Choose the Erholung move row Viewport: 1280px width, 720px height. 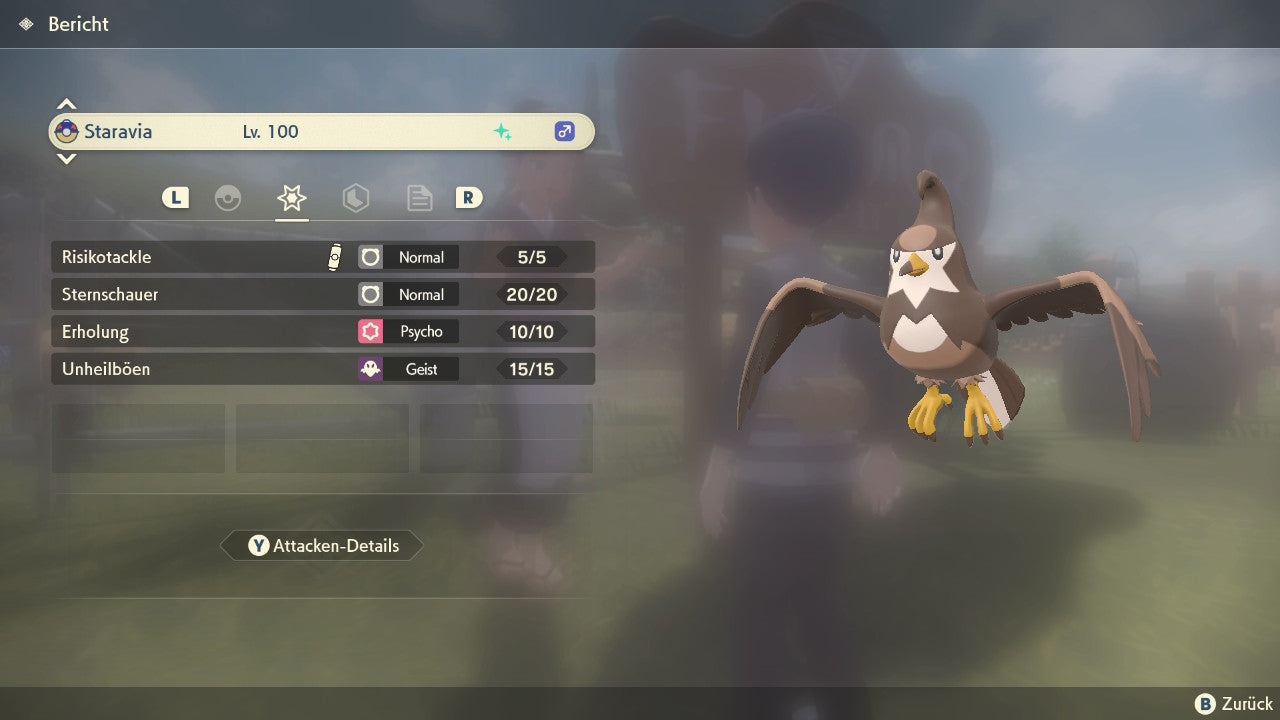(x=322, y=332)
